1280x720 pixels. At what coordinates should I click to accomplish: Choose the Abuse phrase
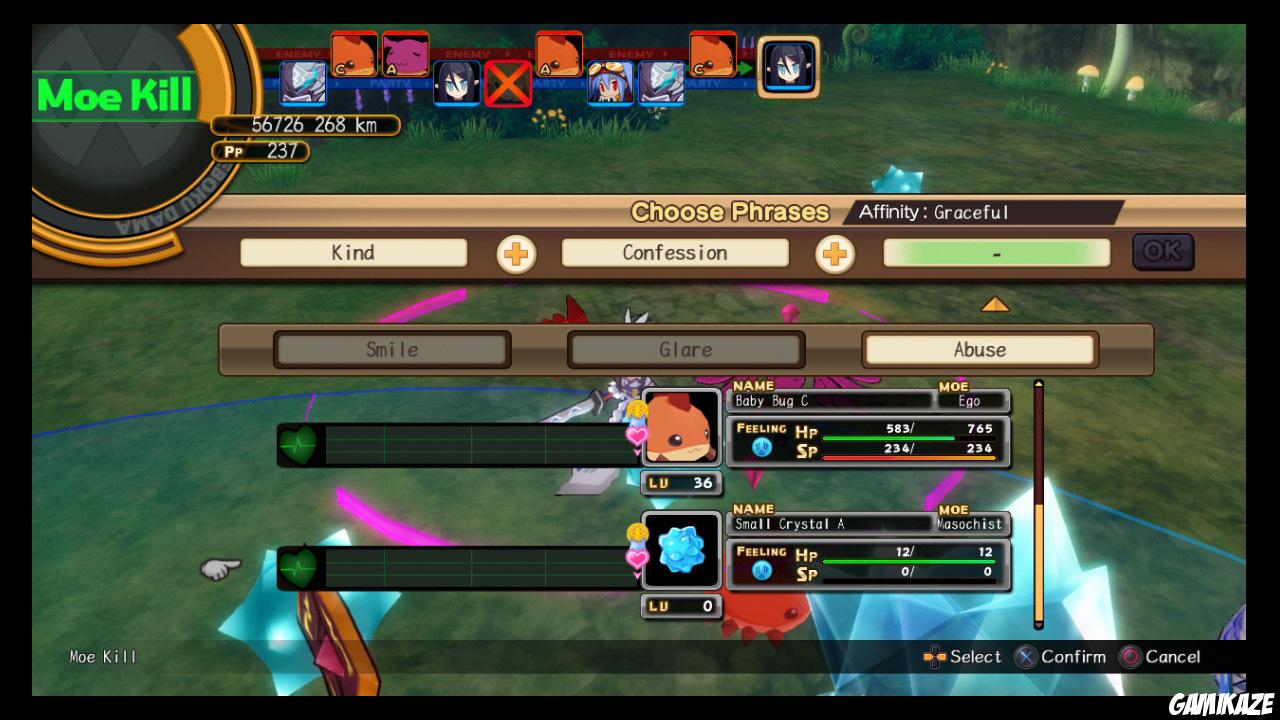(978, 349)
